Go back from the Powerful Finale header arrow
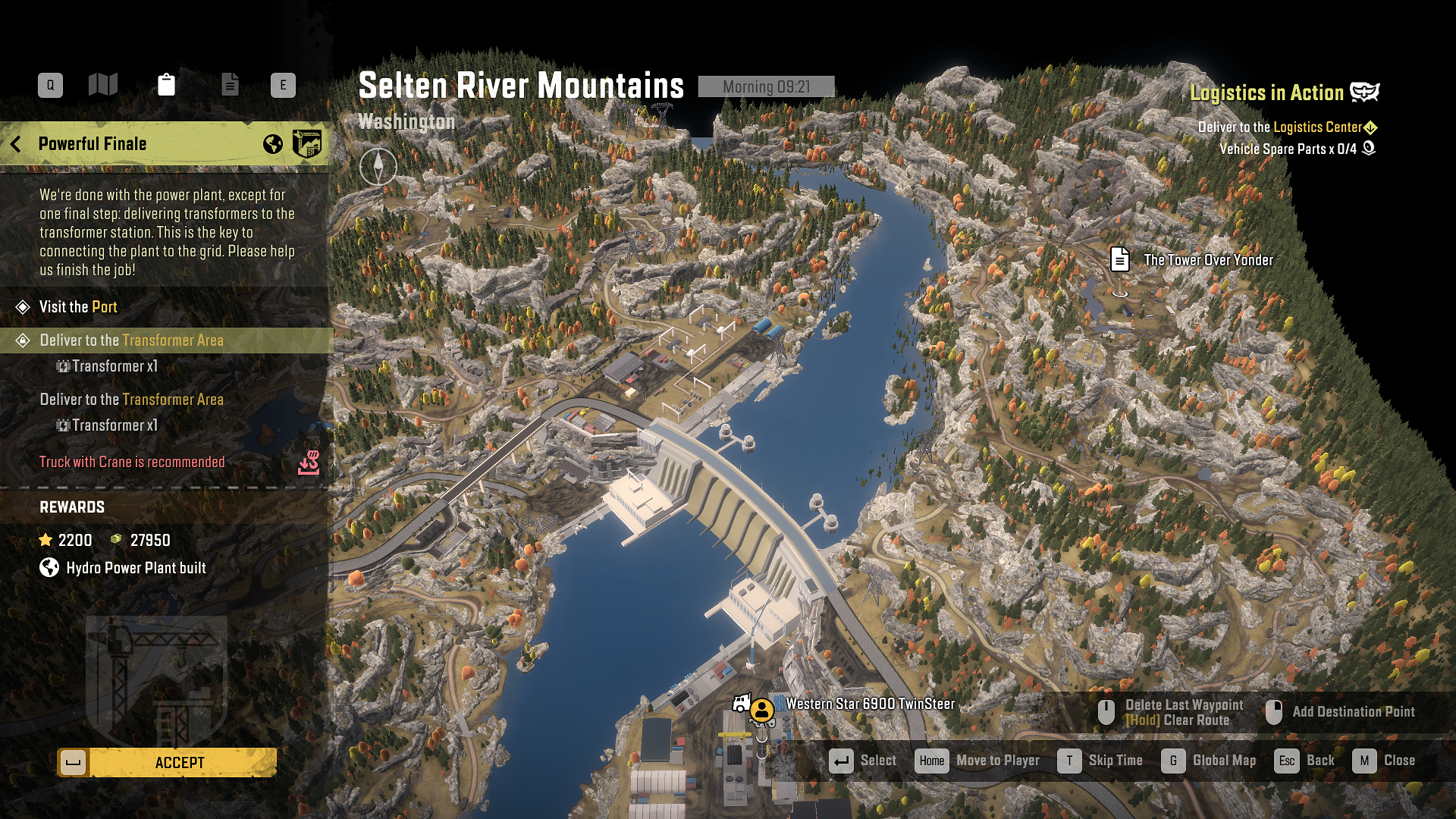 (x=16, y=144)
